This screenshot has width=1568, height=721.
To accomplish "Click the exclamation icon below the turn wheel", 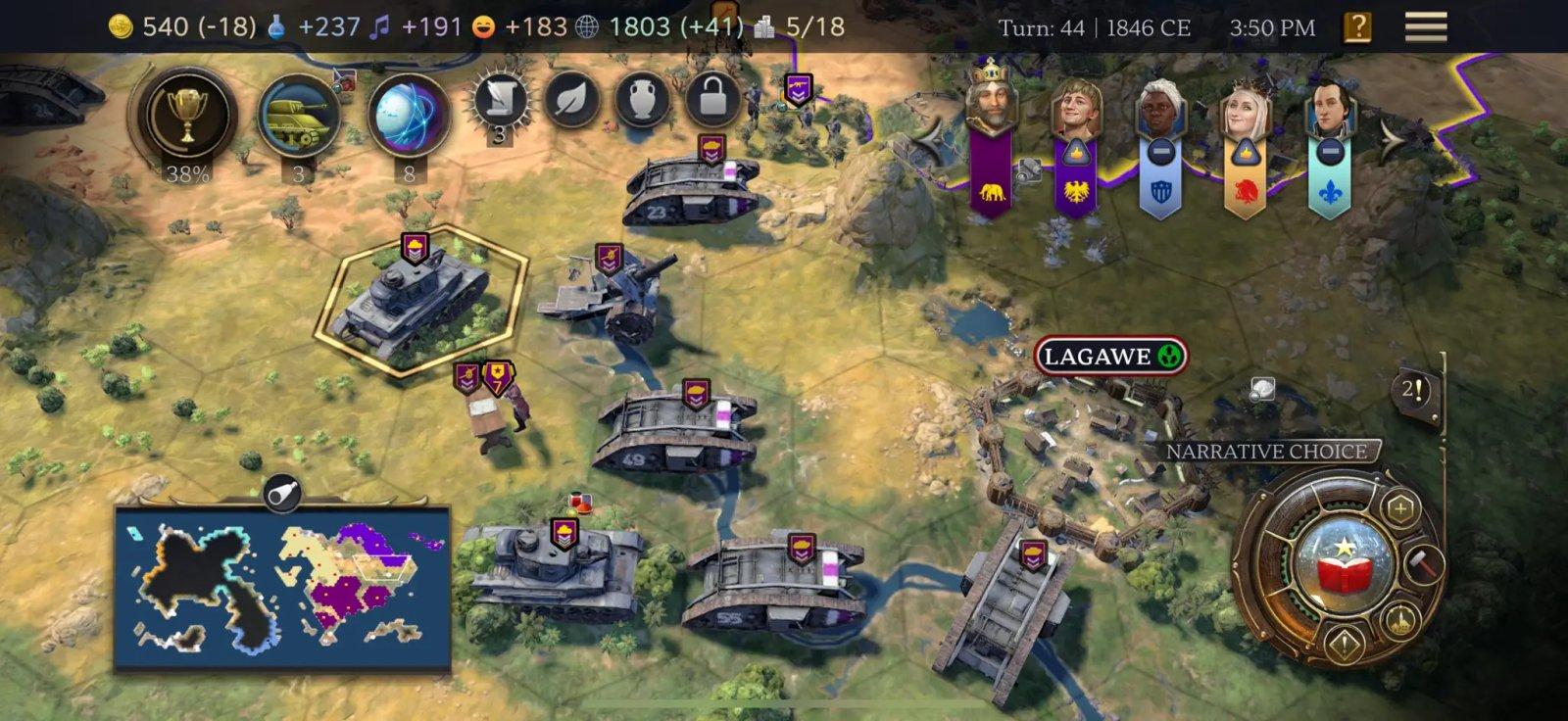I will pyautogui.click(x=1345, y=642).
